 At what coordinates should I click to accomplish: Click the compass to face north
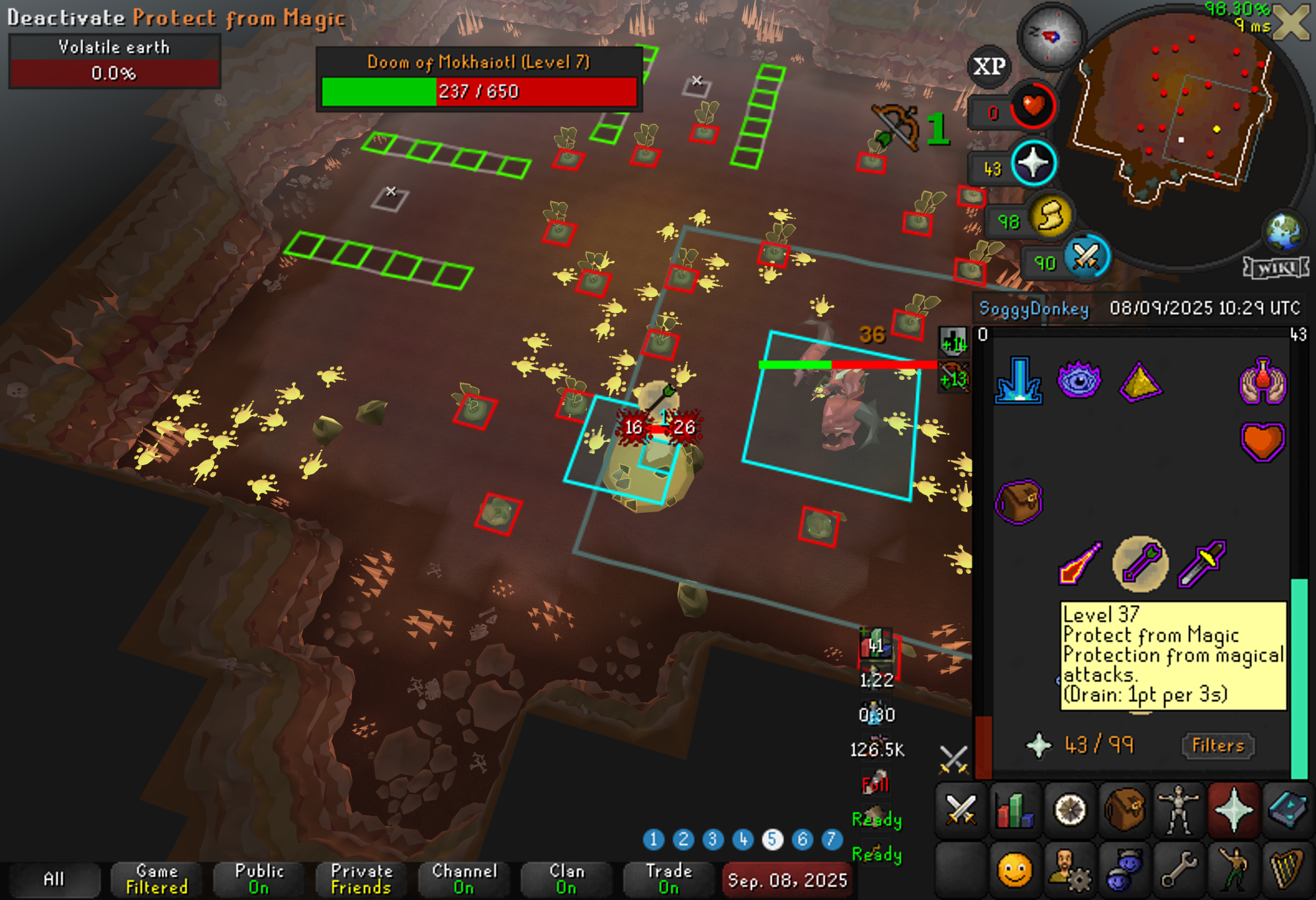[1050, 36]
